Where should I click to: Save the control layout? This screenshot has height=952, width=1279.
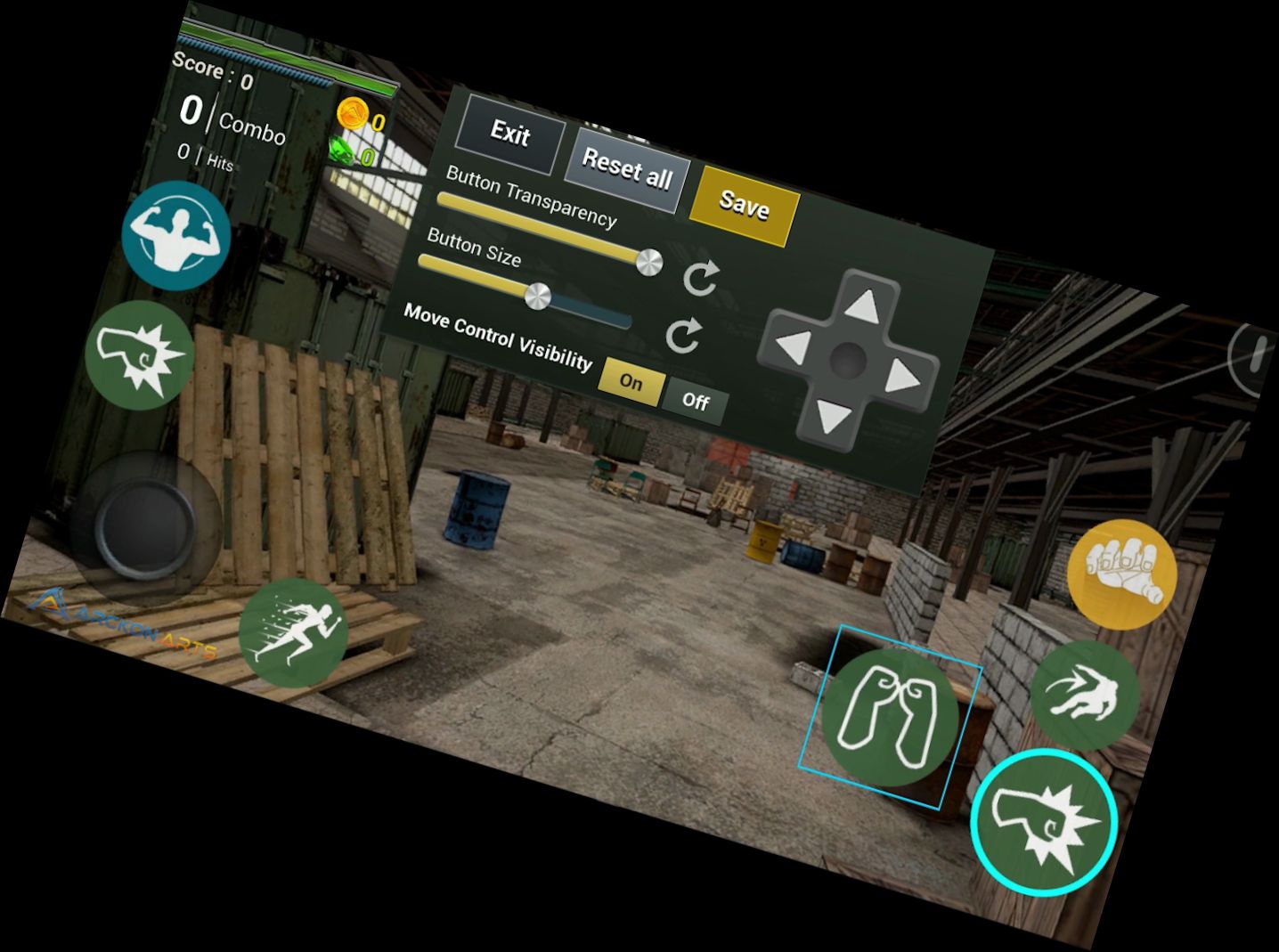click(x=744, y=205)
